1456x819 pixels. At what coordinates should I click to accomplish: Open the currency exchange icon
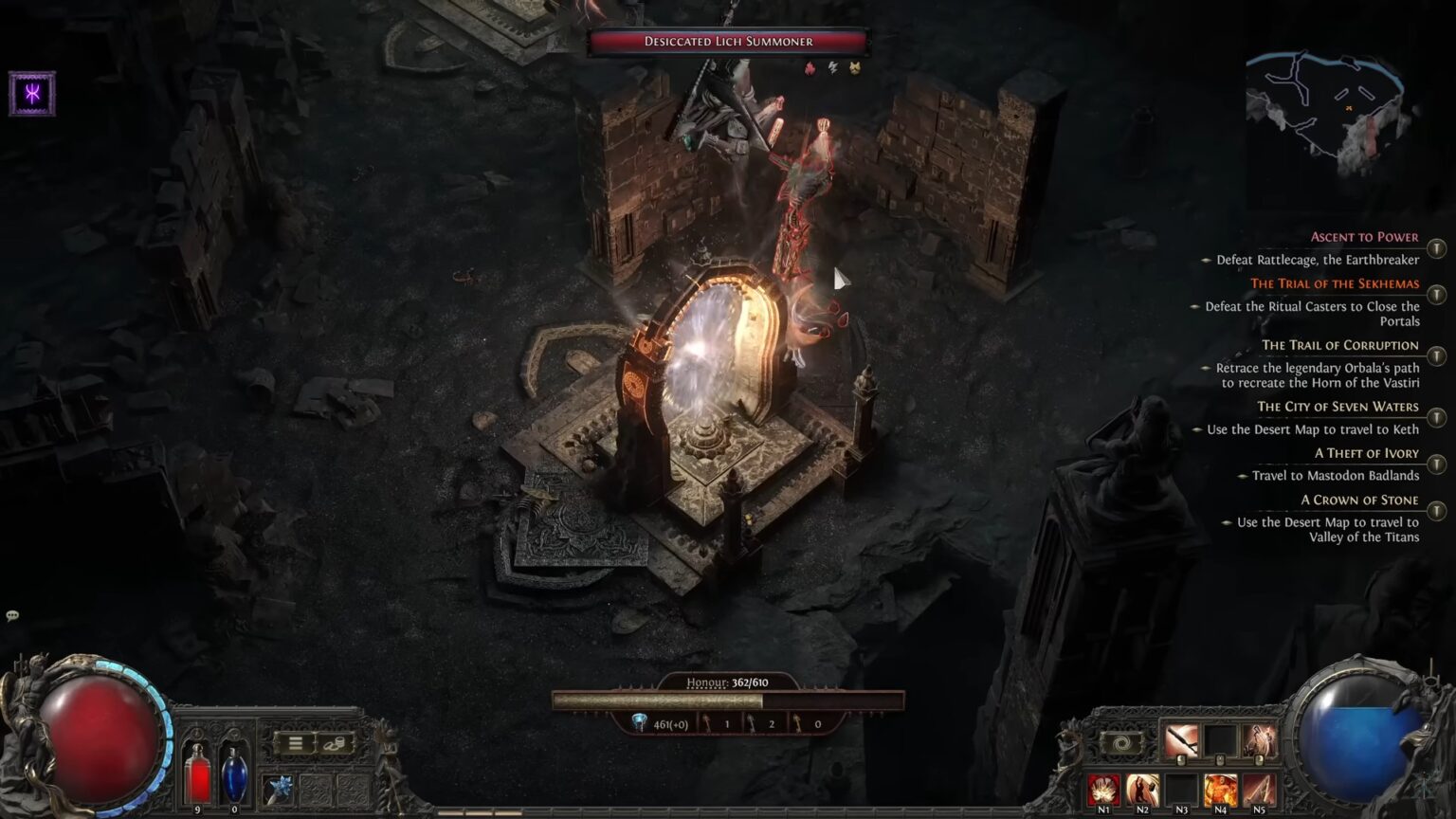click(x=334, y=743)
